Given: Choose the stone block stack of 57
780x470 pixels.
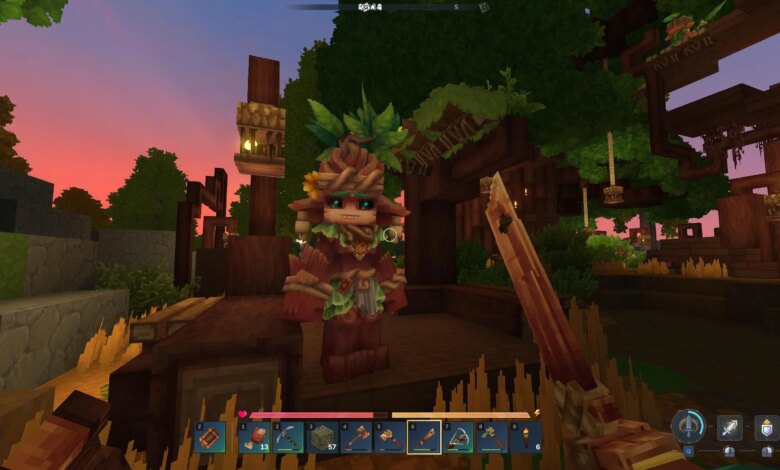Looking at the screenshot, I should click(322, 437).
